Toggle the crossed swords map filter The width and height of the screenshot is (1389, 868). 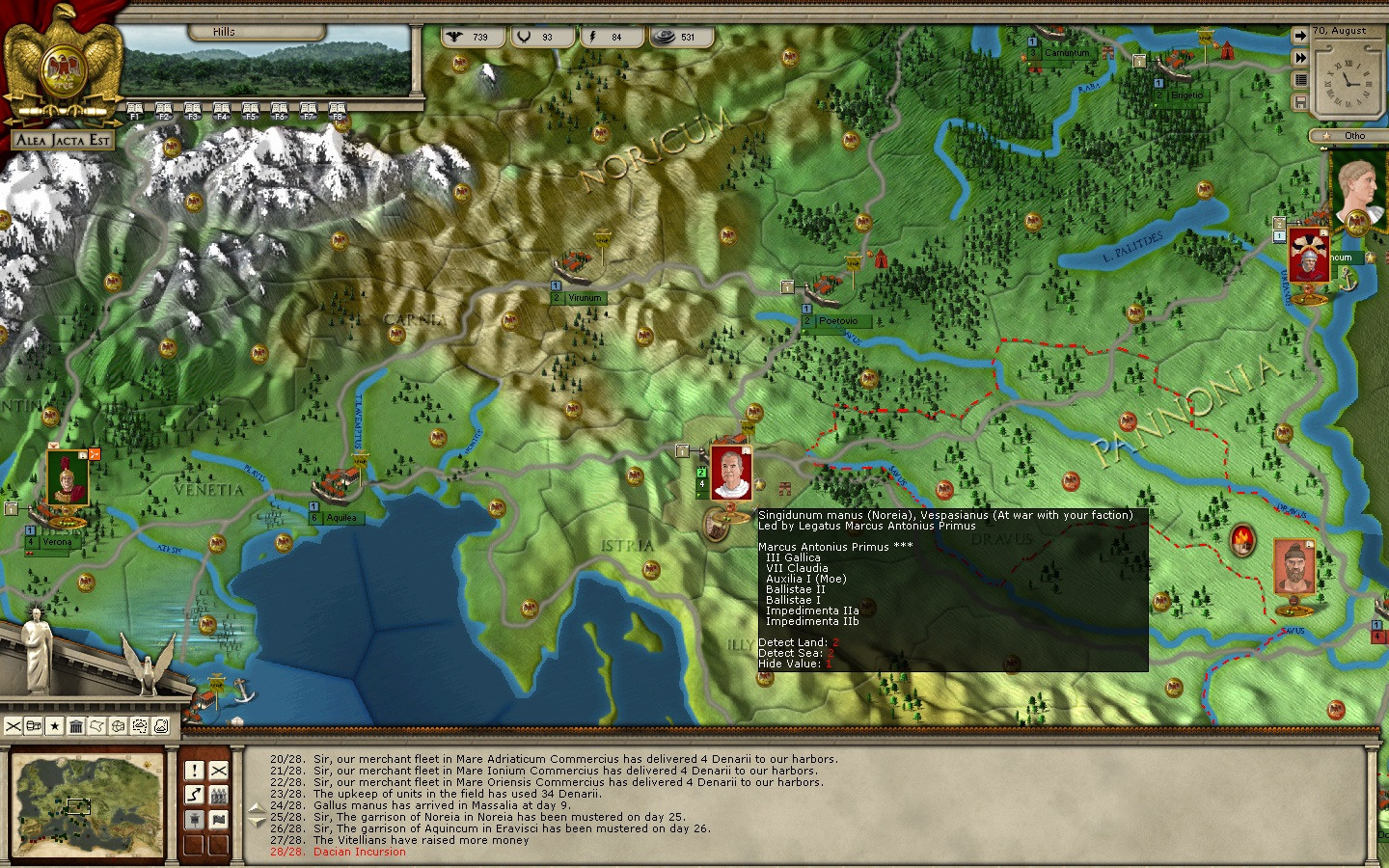(x=13, y=726)
